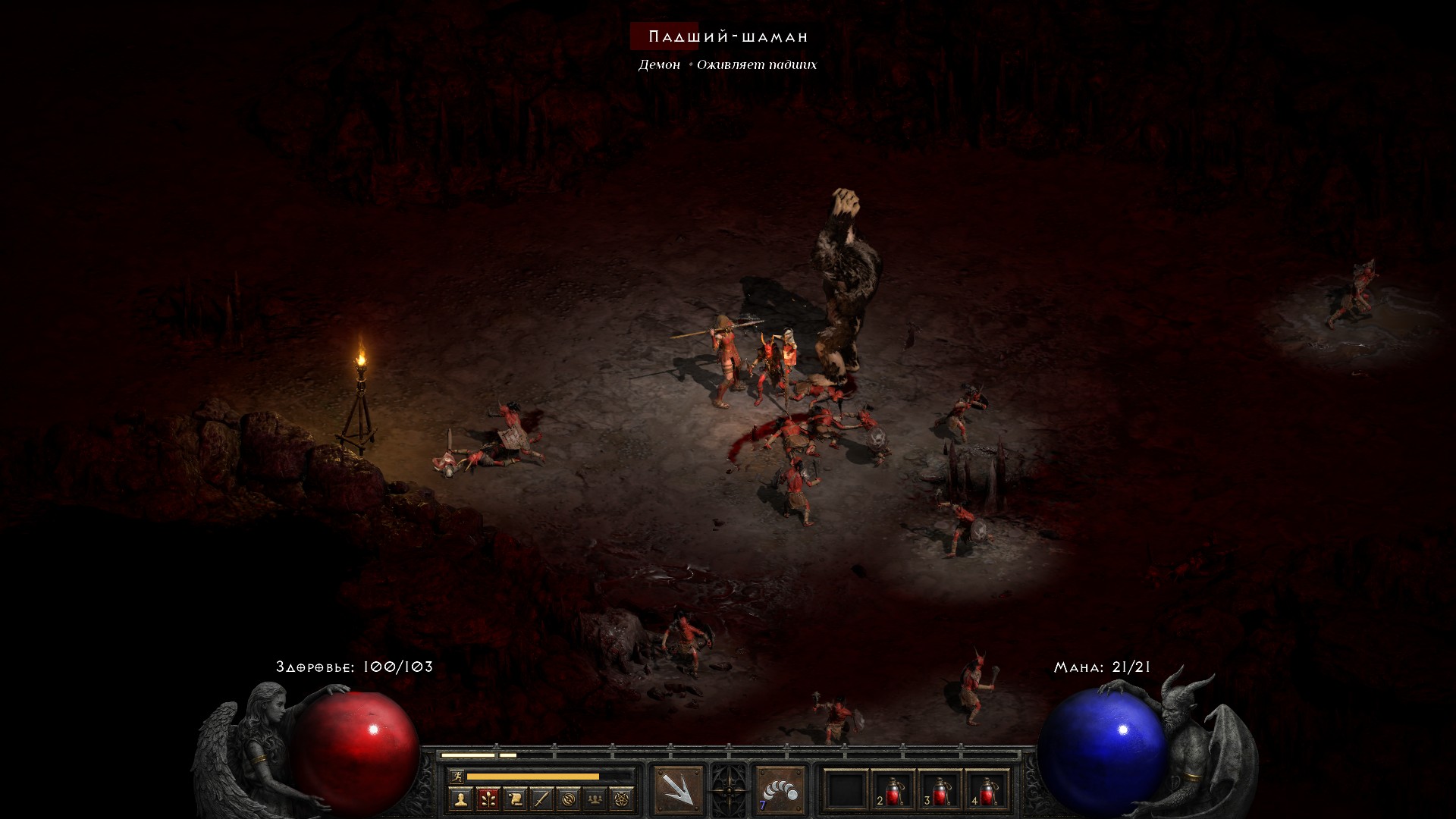Select the left-click arrow attack skill
Viewport: 1456px width, 819px height.
pyautogui.click(x=678, y=790)
